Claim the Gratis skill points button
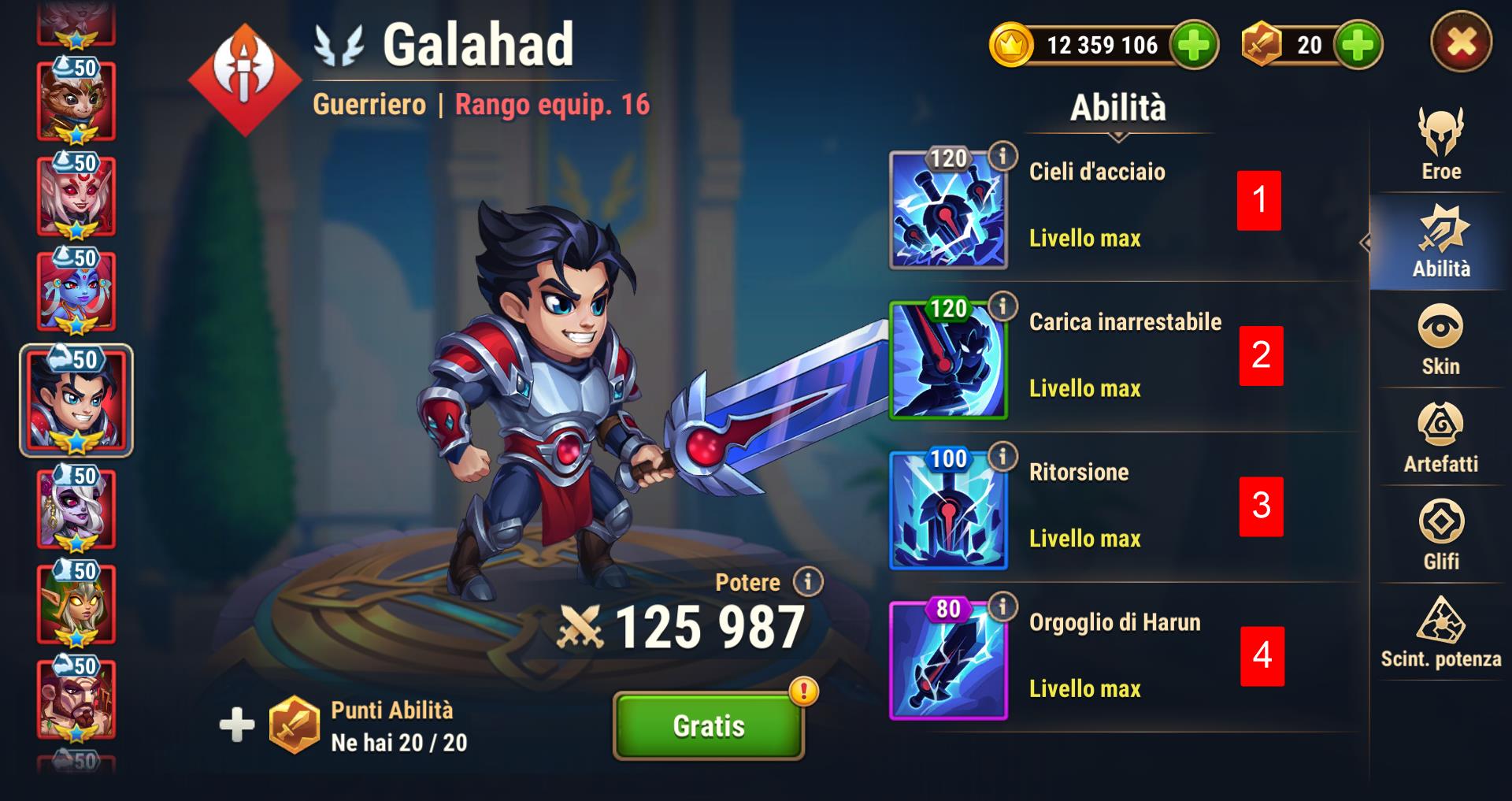Image resolution: width=1512 pixels, height=801 pixels. [708, 725]
